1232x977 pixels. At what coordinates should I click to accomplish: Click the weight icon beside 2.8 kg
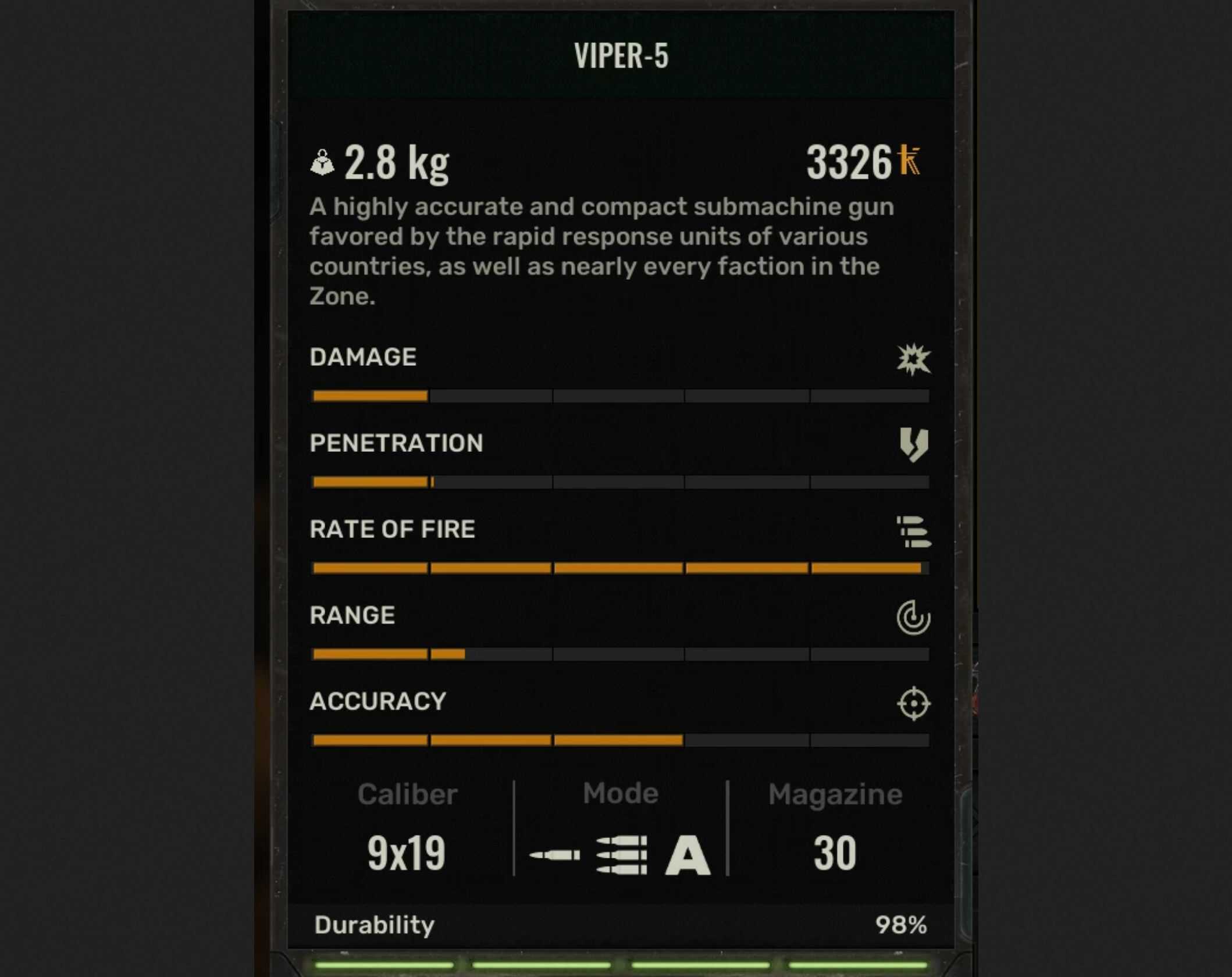(324, 163)
